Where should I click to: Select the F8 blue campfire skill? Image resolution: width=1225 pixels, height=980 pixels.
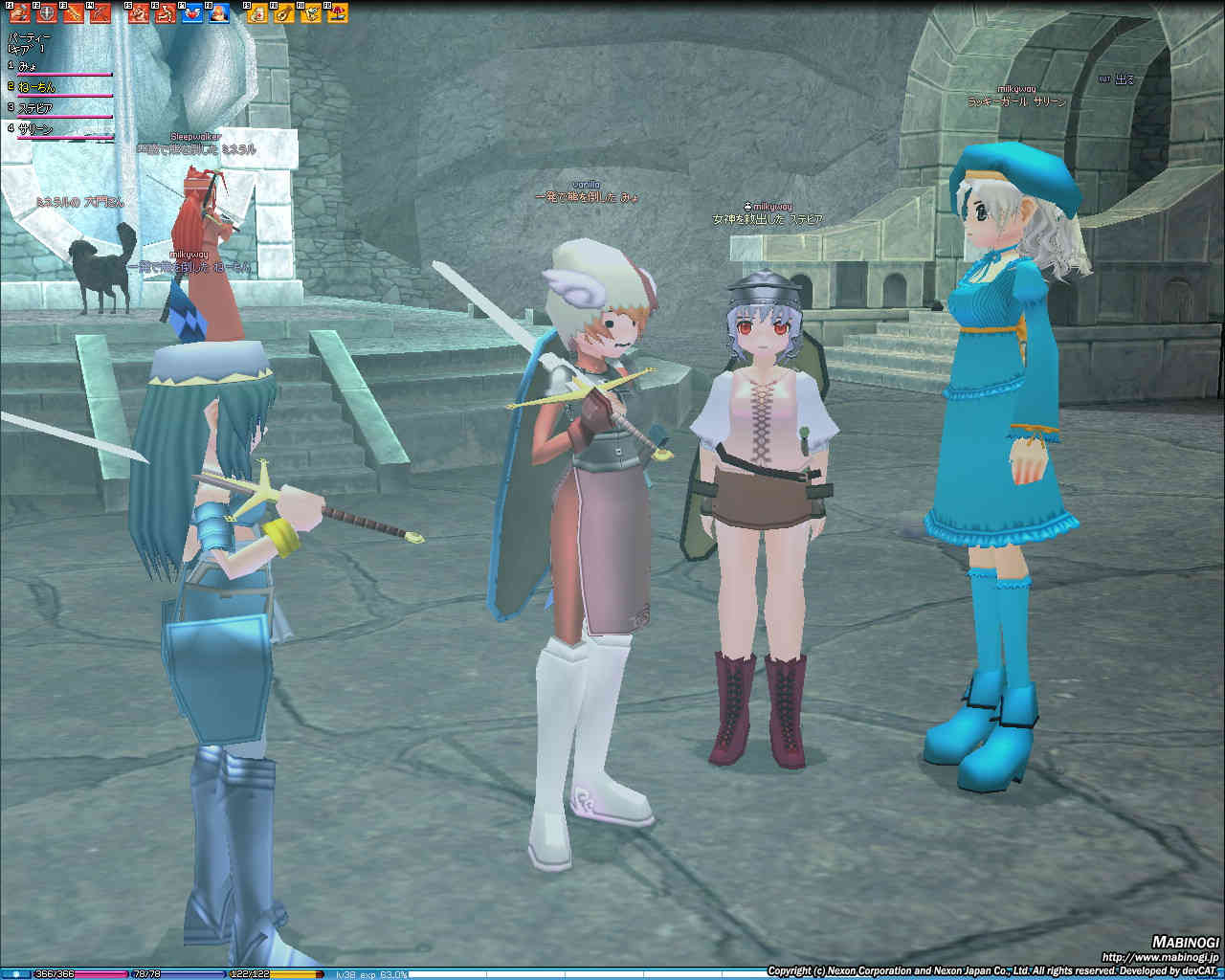219,13
